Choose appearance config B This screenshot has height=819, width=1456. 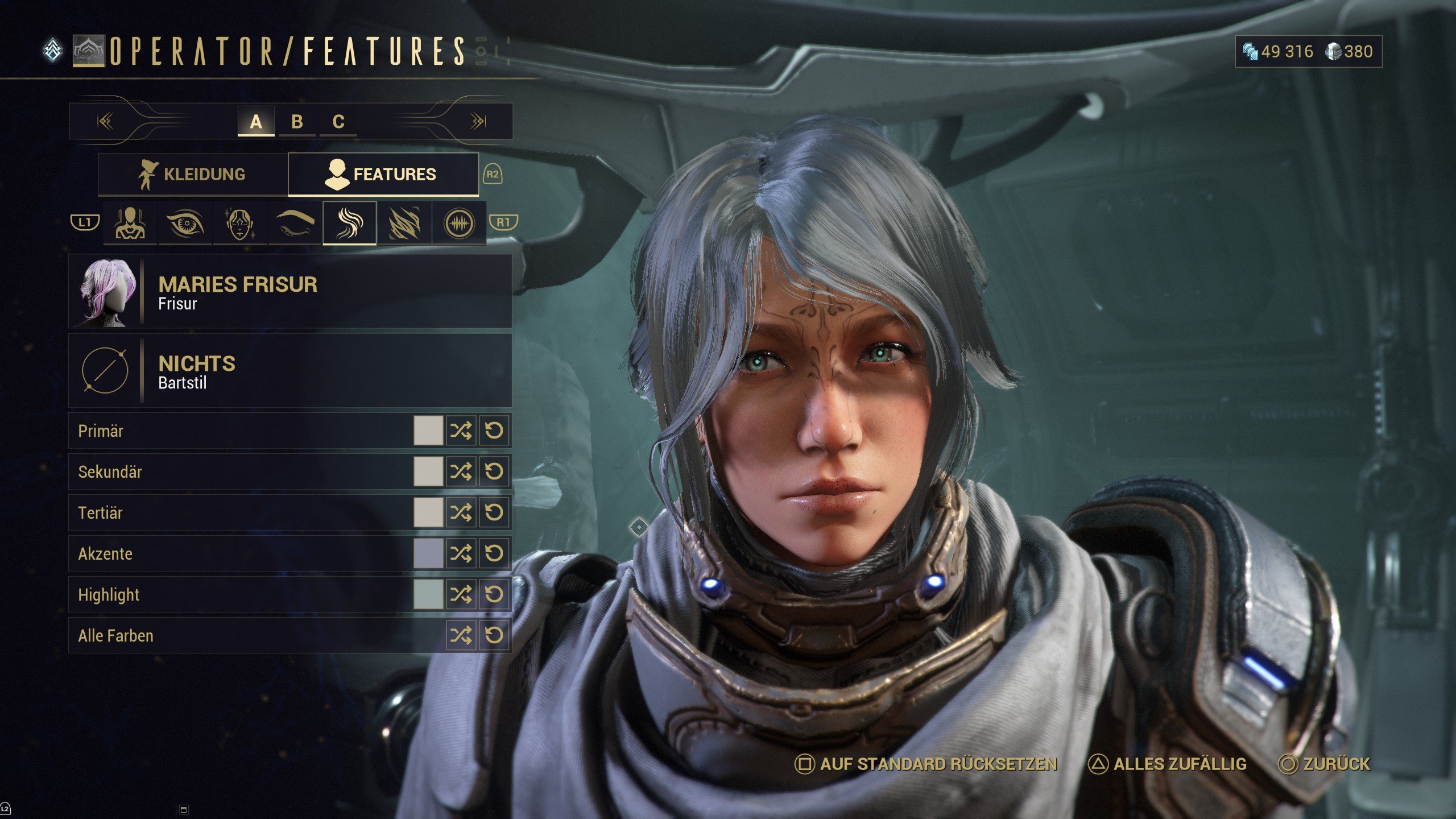click(297, 122)
